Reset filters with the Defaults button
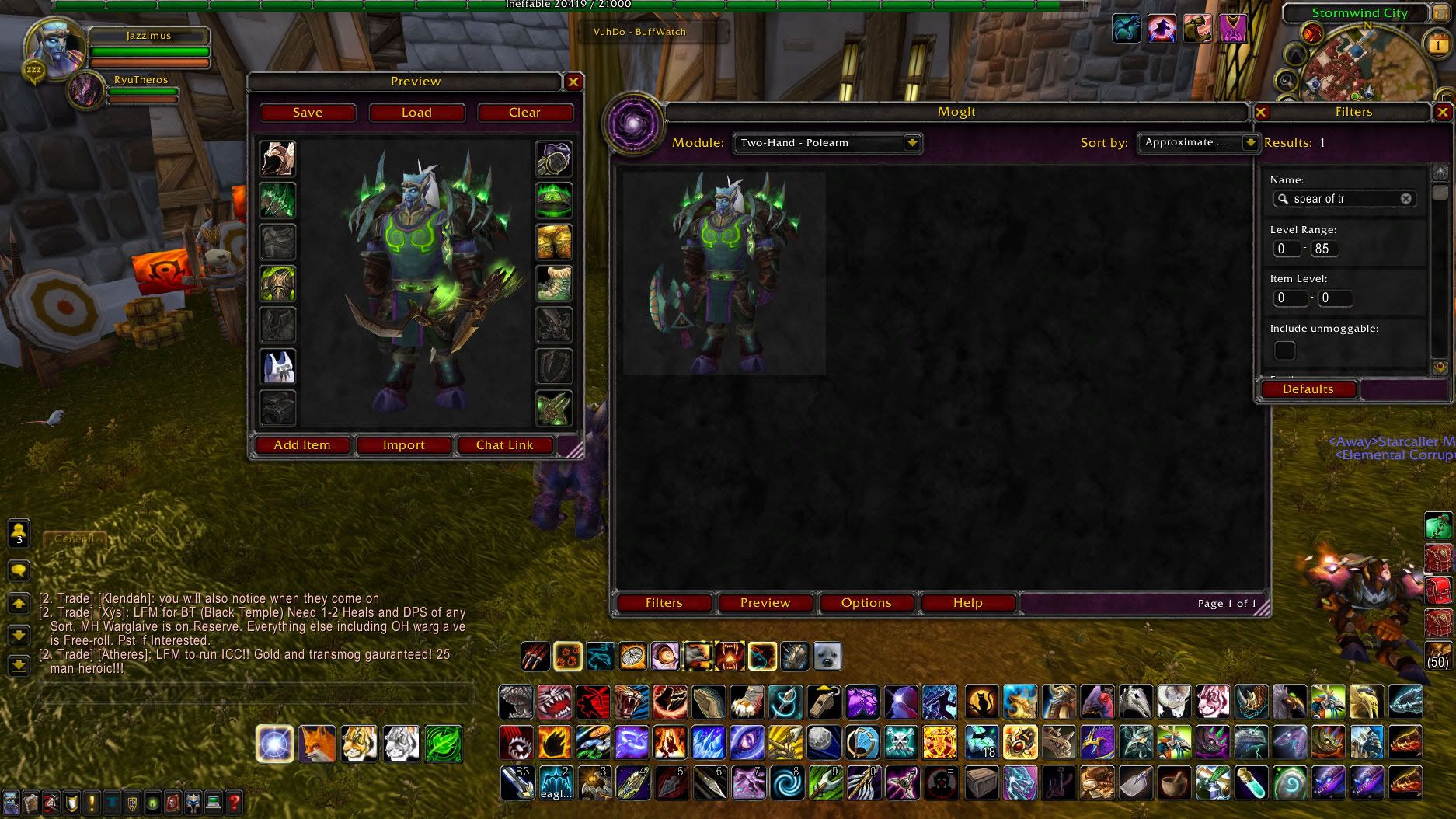 (x=1308, y=389)
